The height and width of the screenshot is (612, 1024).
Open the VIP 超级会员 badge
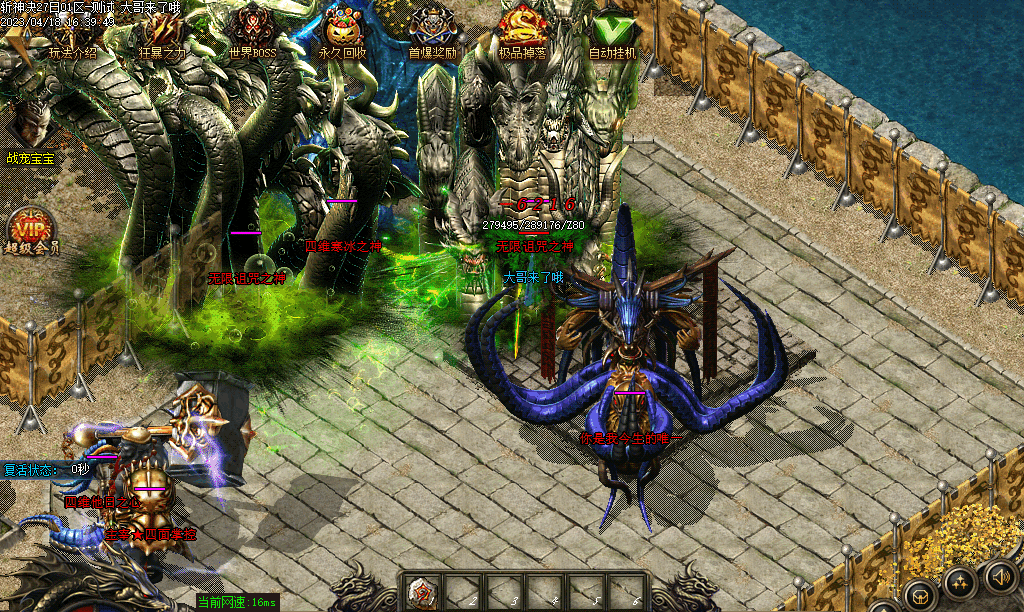pyautogui.click(x=30, y=232)
